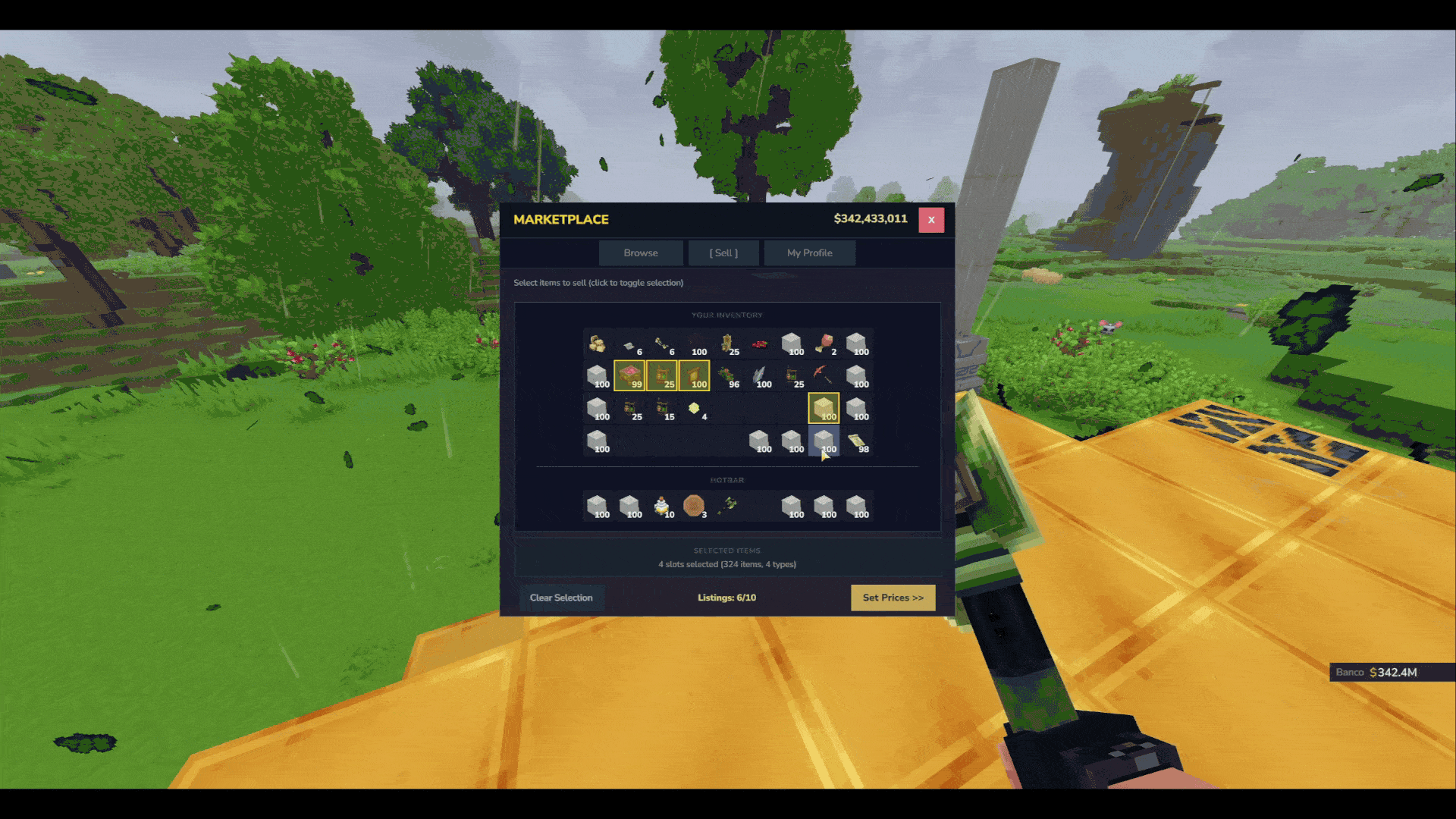
Task: Deselect the highlighted sandstone block of 100
Action: (x=824, y=409)
